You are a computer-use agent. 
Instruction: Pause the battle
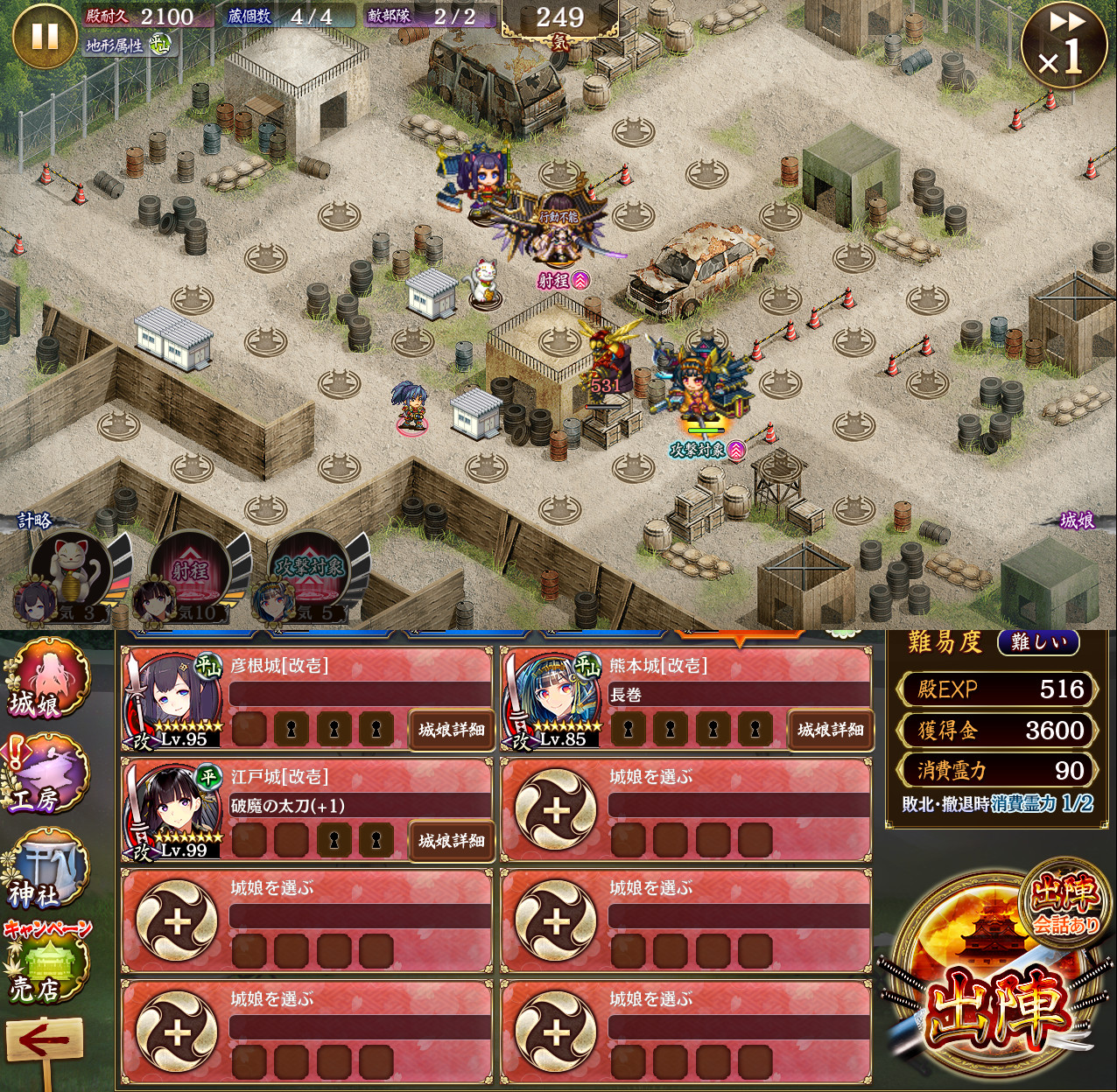pos(44,37)
